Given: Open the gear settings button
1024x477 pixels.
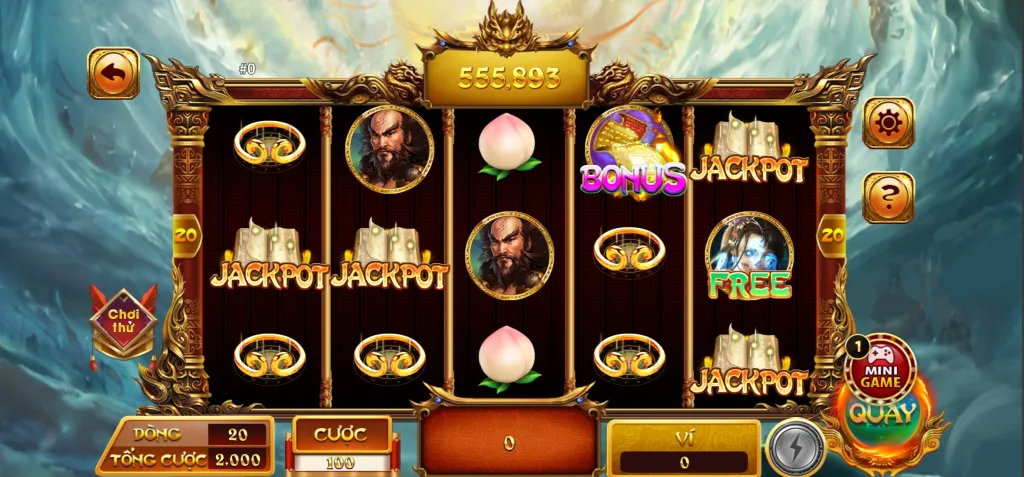Looking at the screenshot, I should (x=887, y=123).
